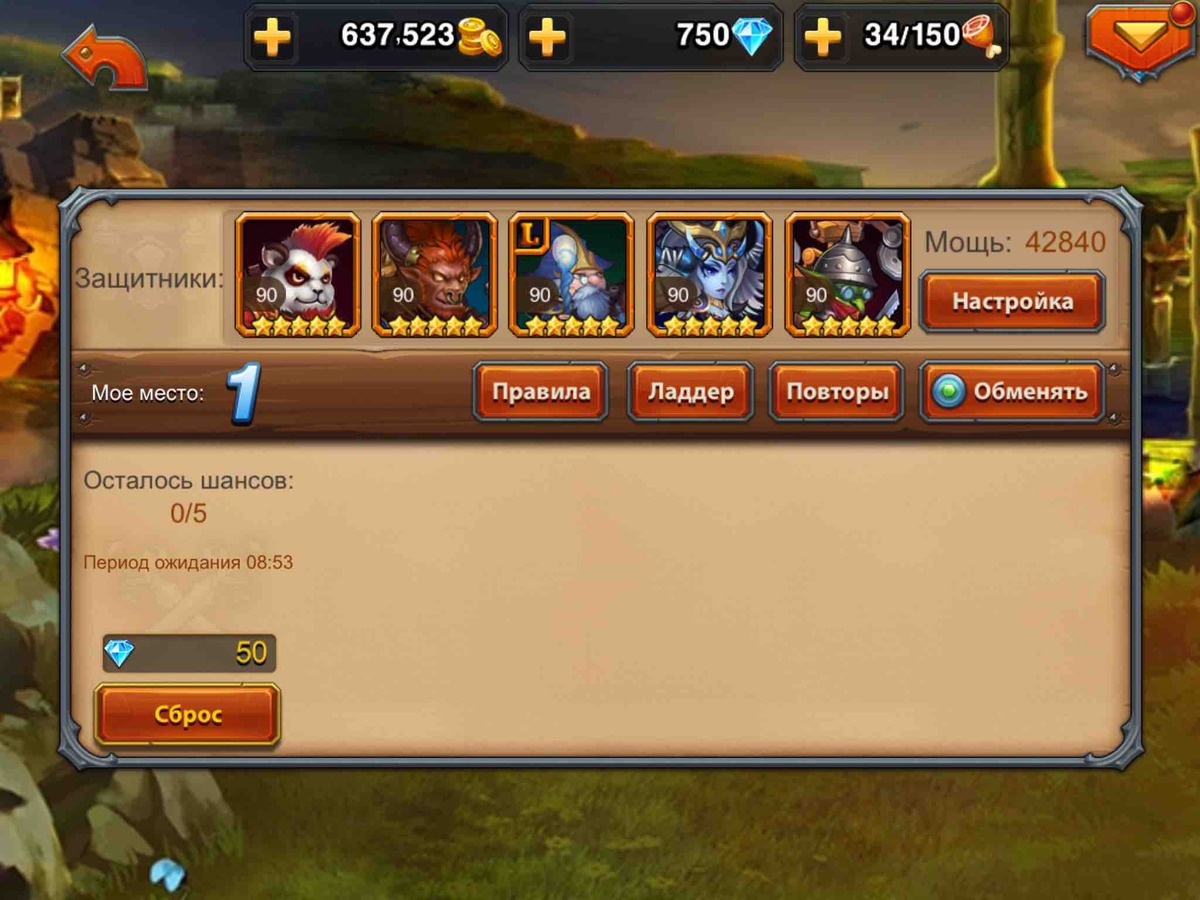The height and width of the screenshot is (900, 1200).
Task: Add more gold coins with plus button
Action: (x=272, y=38)
